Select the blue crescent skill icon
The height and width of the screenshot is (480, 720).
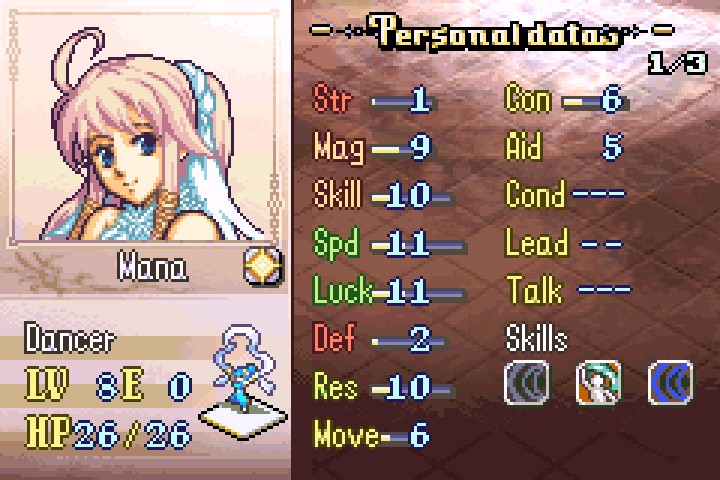[x=670, y=383]
